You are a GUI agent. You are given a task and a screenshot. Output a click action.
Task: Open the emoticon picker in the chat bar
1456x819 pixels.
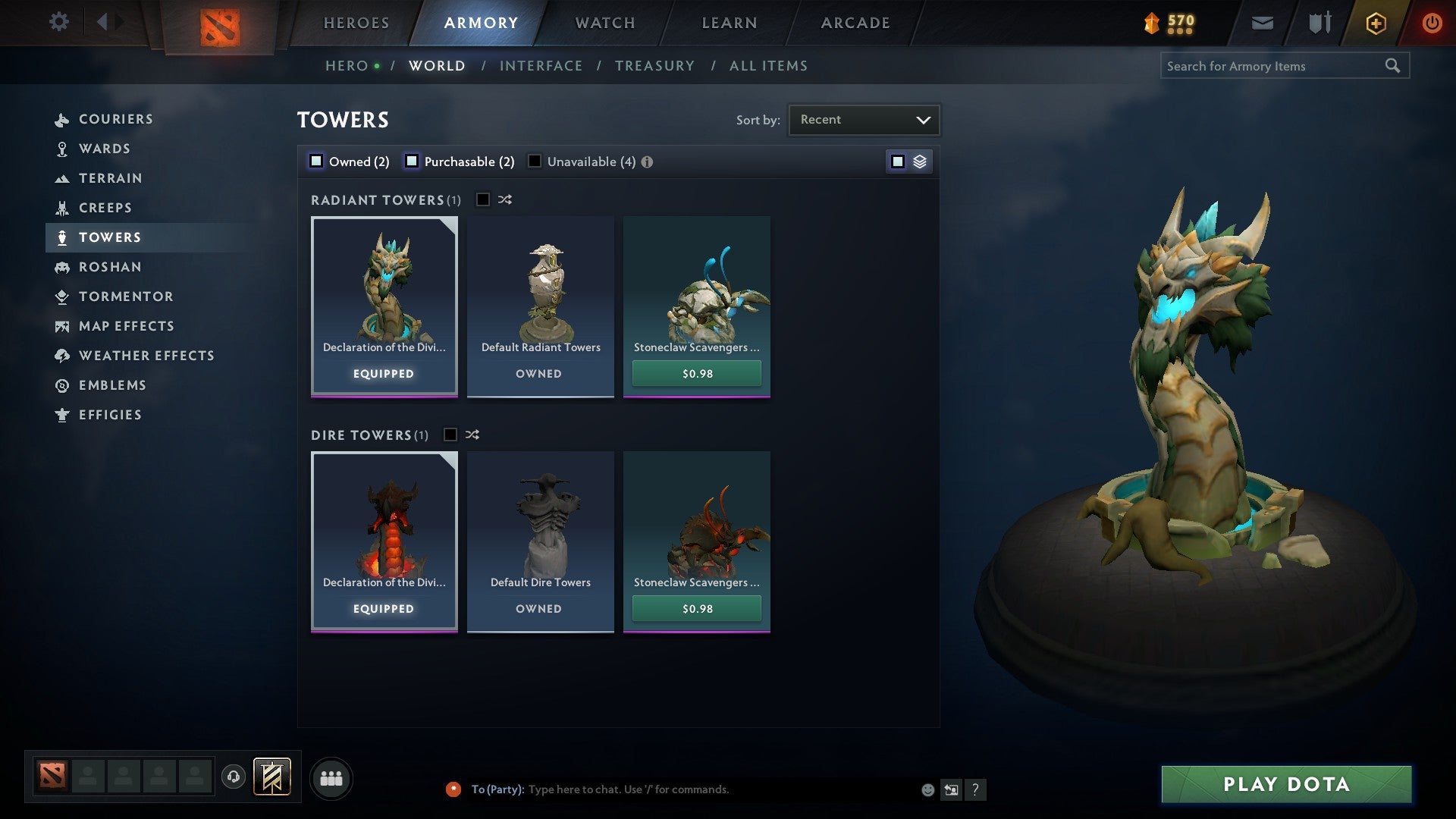[x=927, y=789]
